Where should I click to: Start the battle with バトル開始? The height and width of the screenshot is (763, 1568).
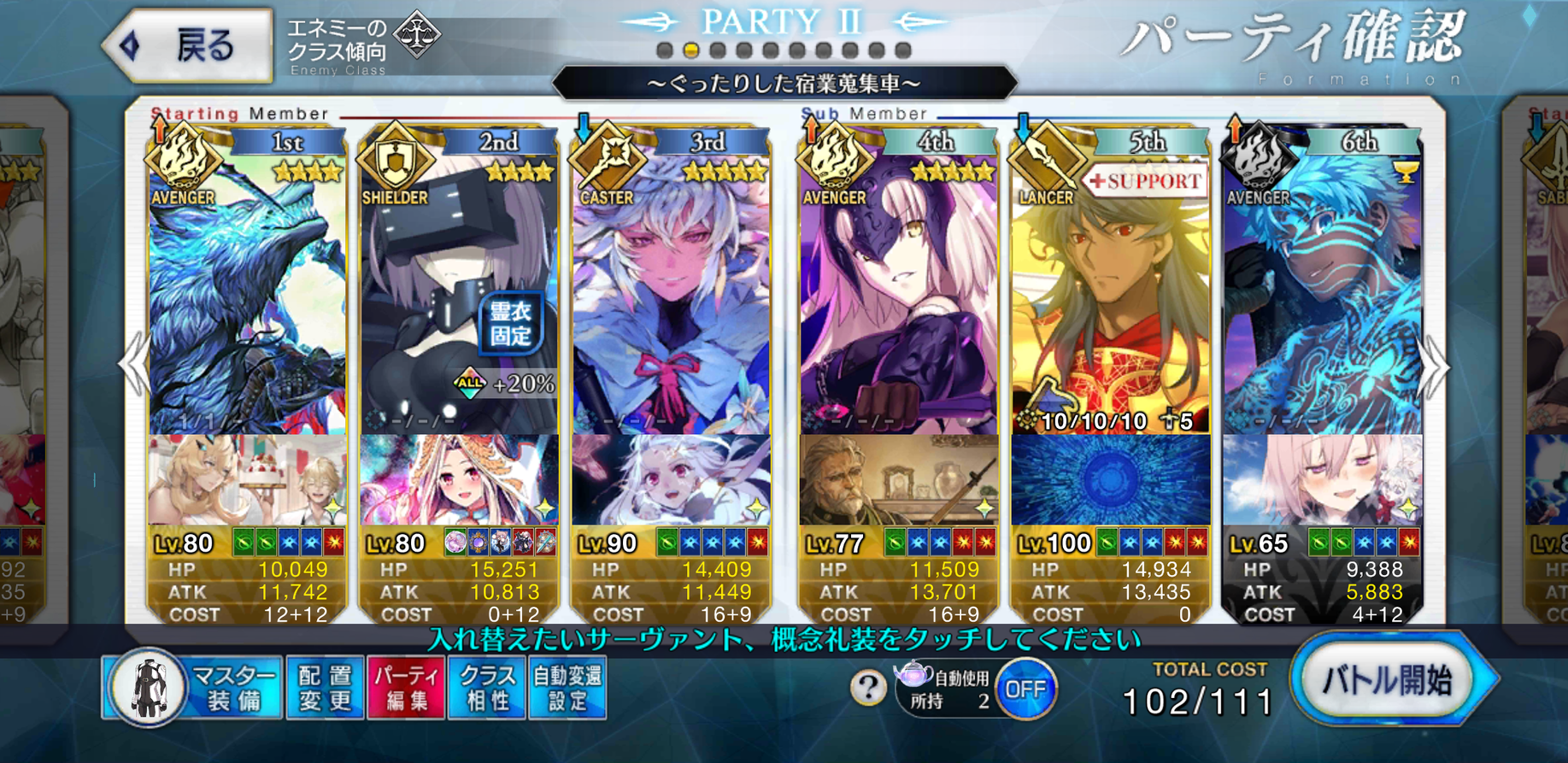tap(1389, 681)
